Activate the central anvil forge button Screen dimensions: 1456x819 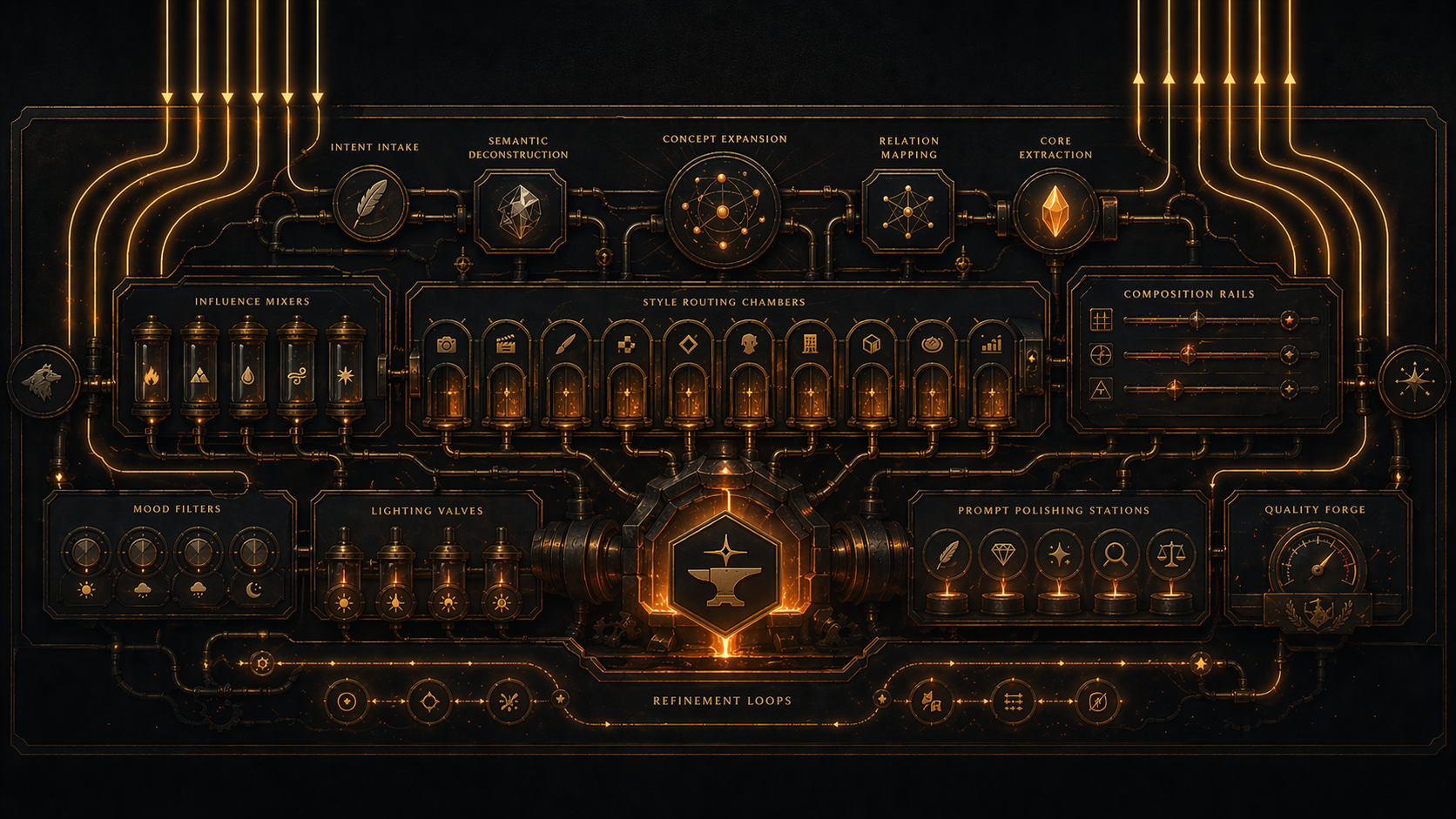click(x=725, y=571)
